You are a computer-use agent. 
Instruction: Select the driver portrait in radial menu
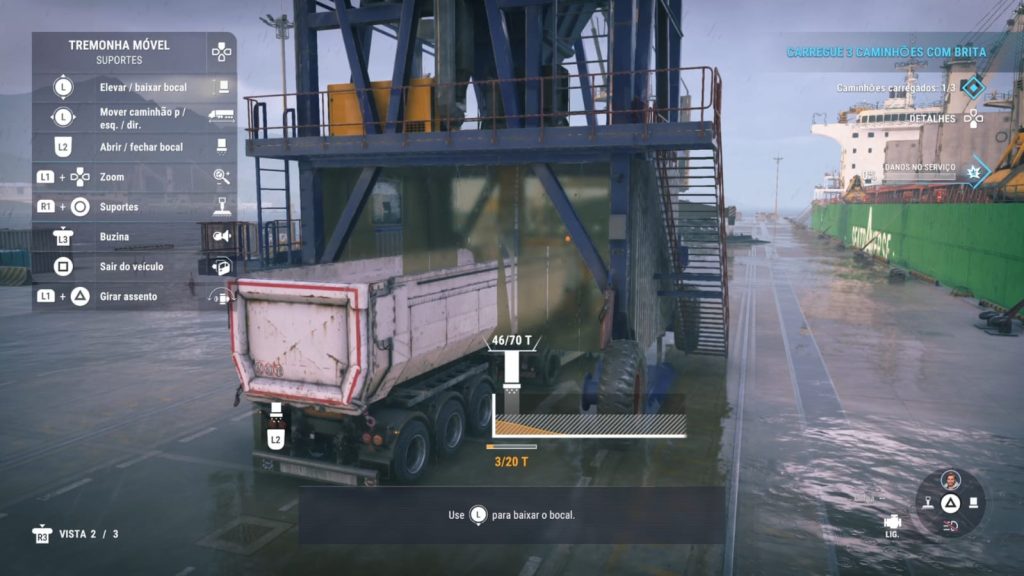point(951,480)
